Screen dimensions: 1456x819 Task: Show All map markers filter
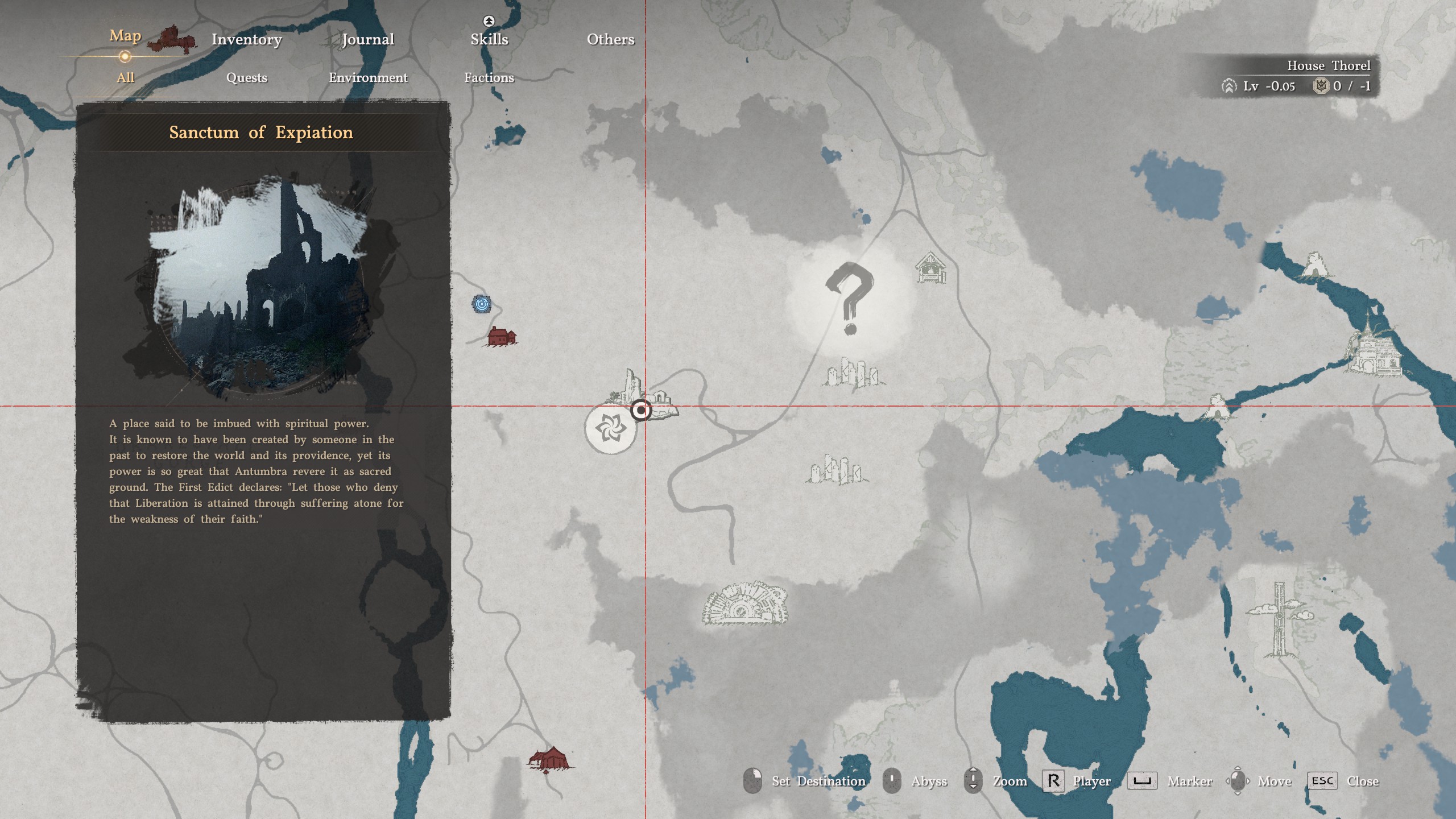coord(125,78)
